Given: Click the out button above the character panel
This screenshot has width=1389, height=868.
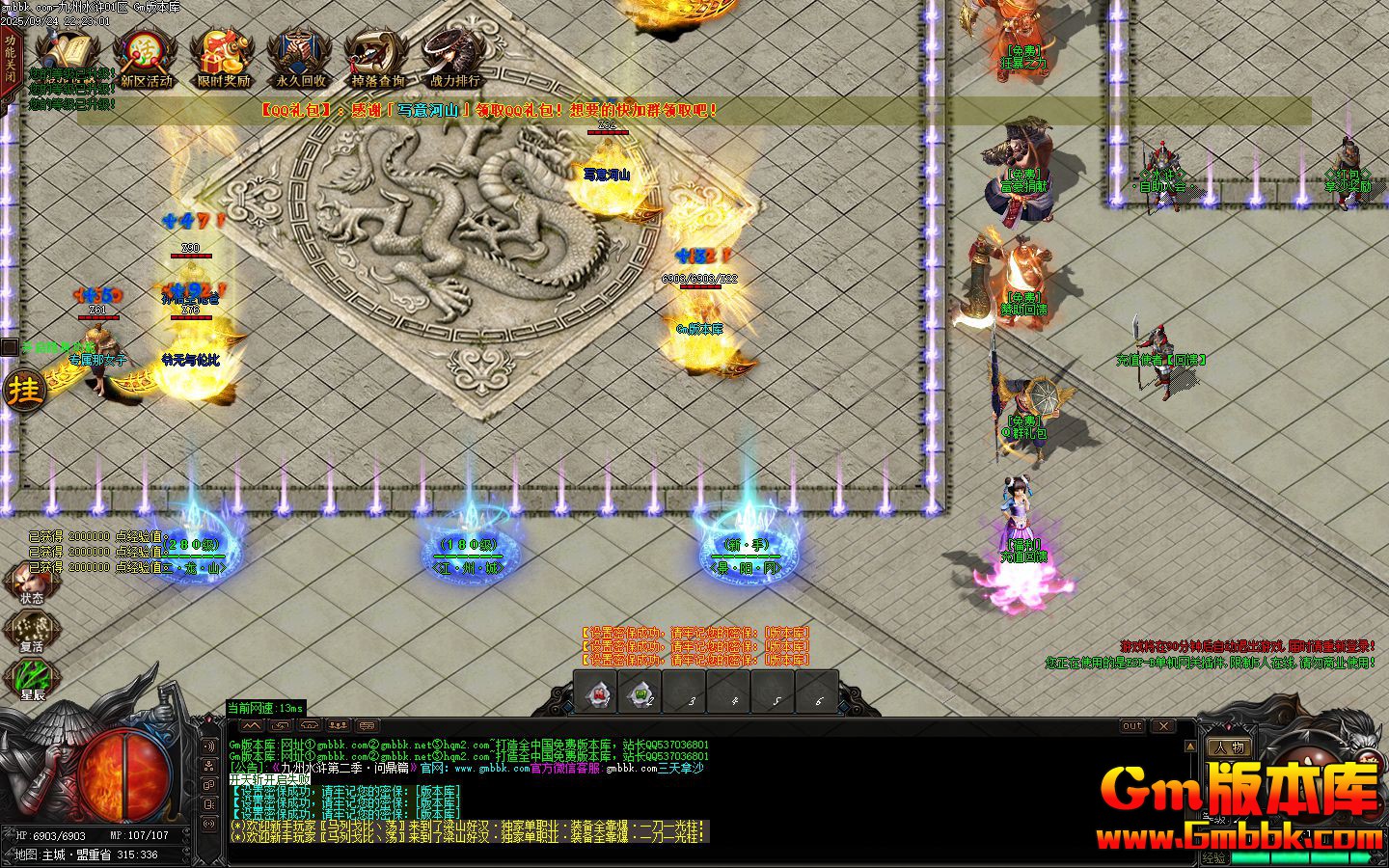Looking at the screenshot, I should [1130, 726].
